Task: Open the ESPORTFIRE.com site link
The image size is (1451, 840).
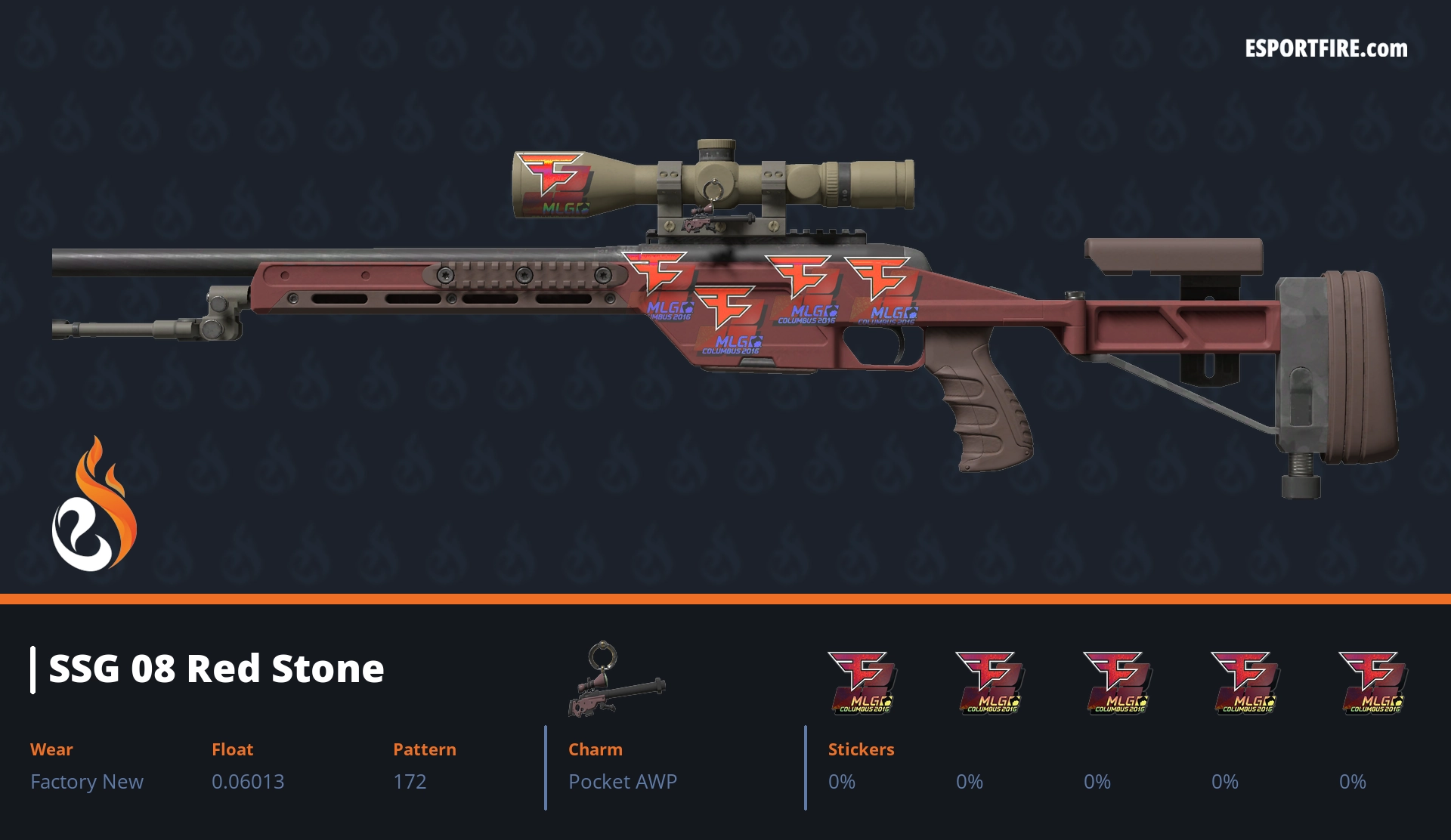Action: (x=1326, y=49)
